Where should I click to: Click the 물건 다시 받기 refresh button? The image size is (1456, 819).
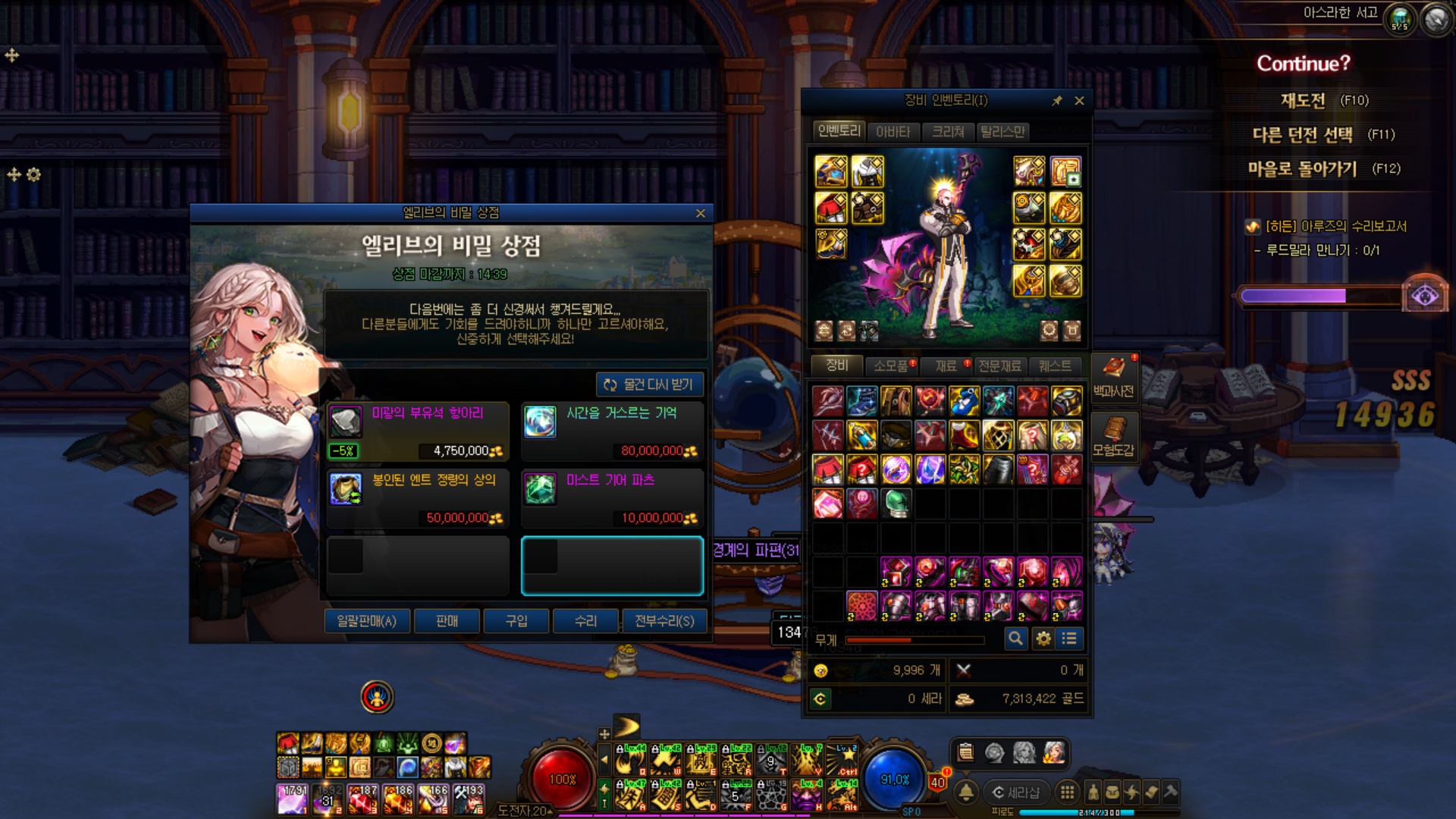[x=650, y=384]
